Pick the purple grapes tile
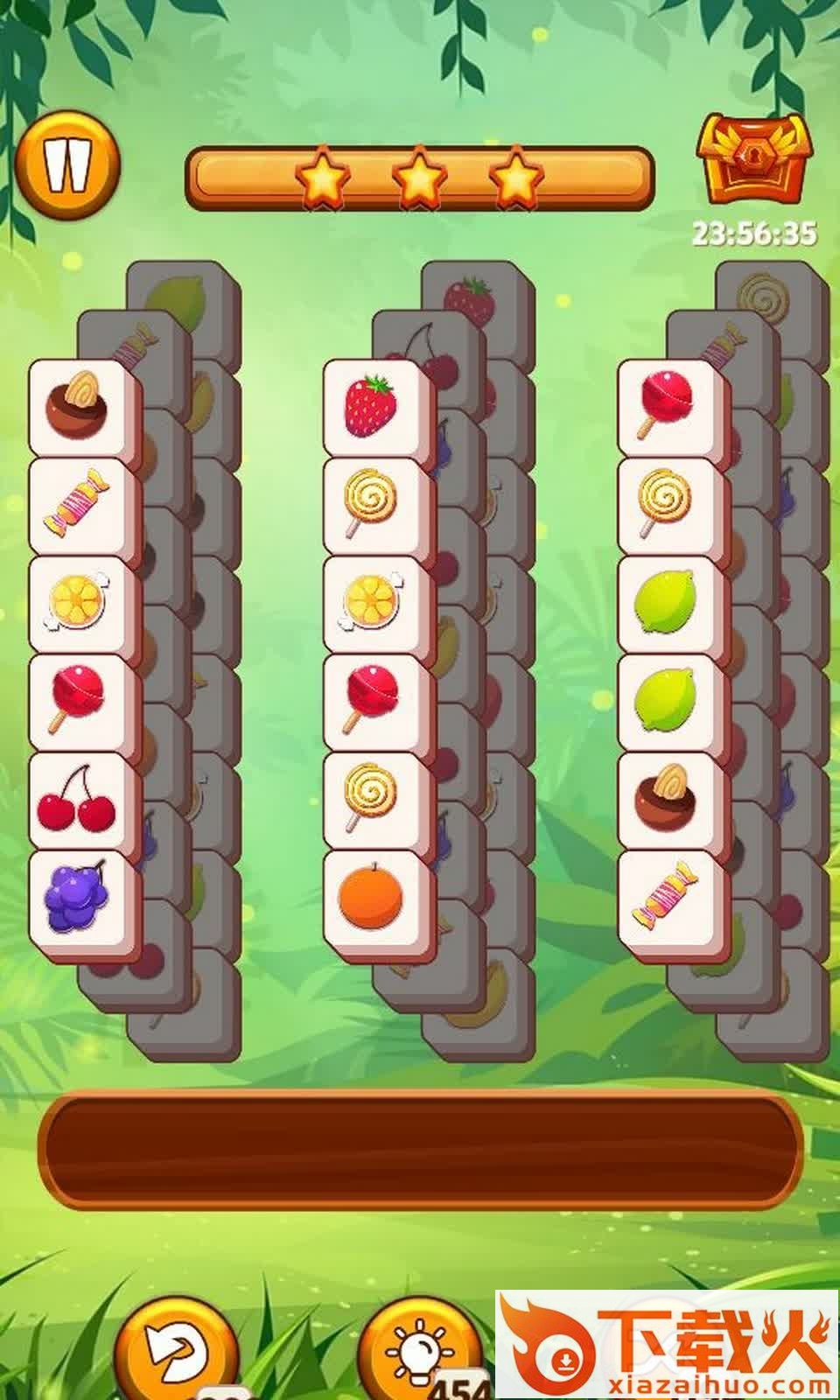Screen dimensions: 840x1400 [77, 899]
